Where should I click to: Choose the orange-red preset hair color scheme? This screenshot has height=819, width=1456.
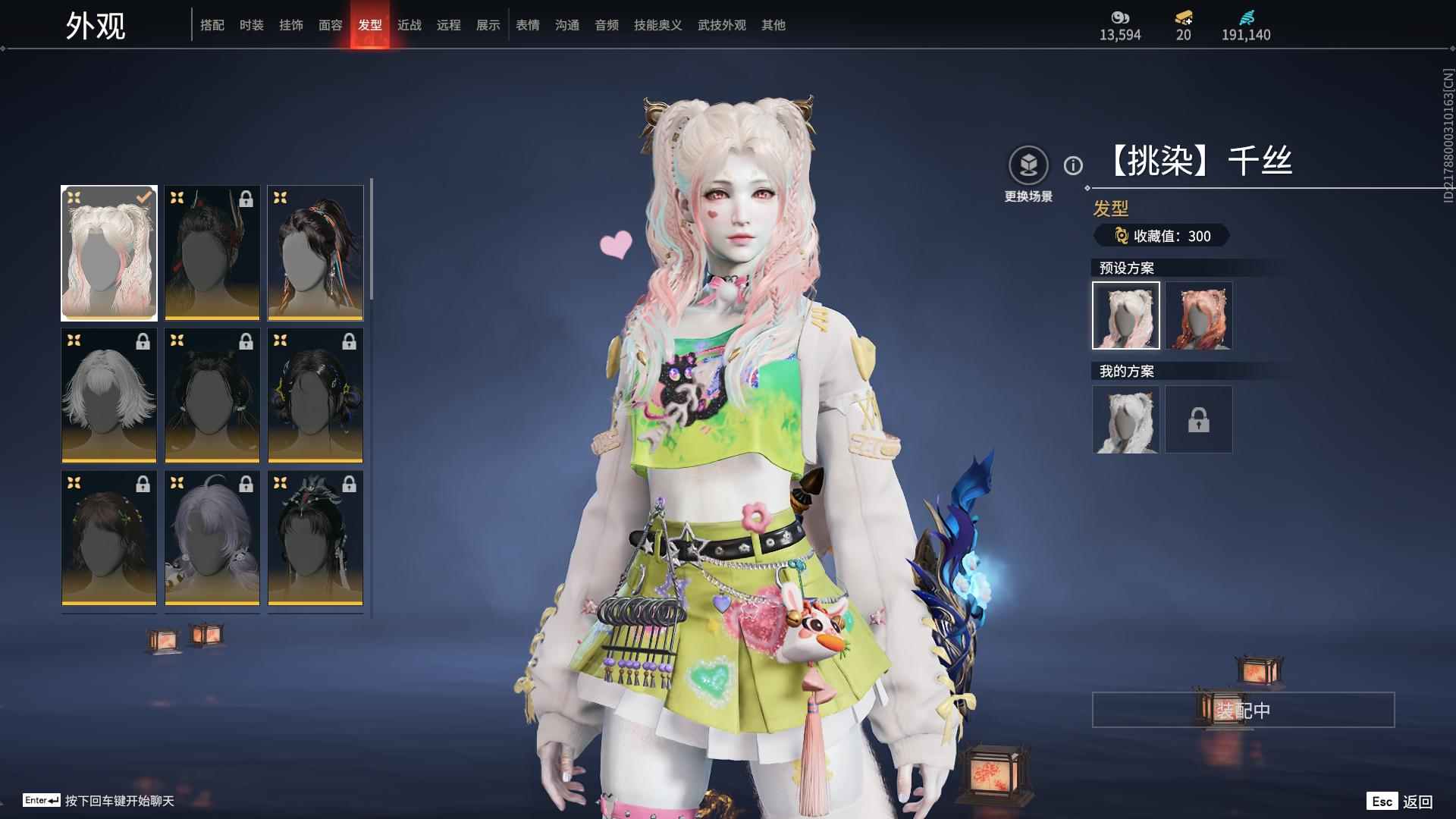(x=1199, y=315)
